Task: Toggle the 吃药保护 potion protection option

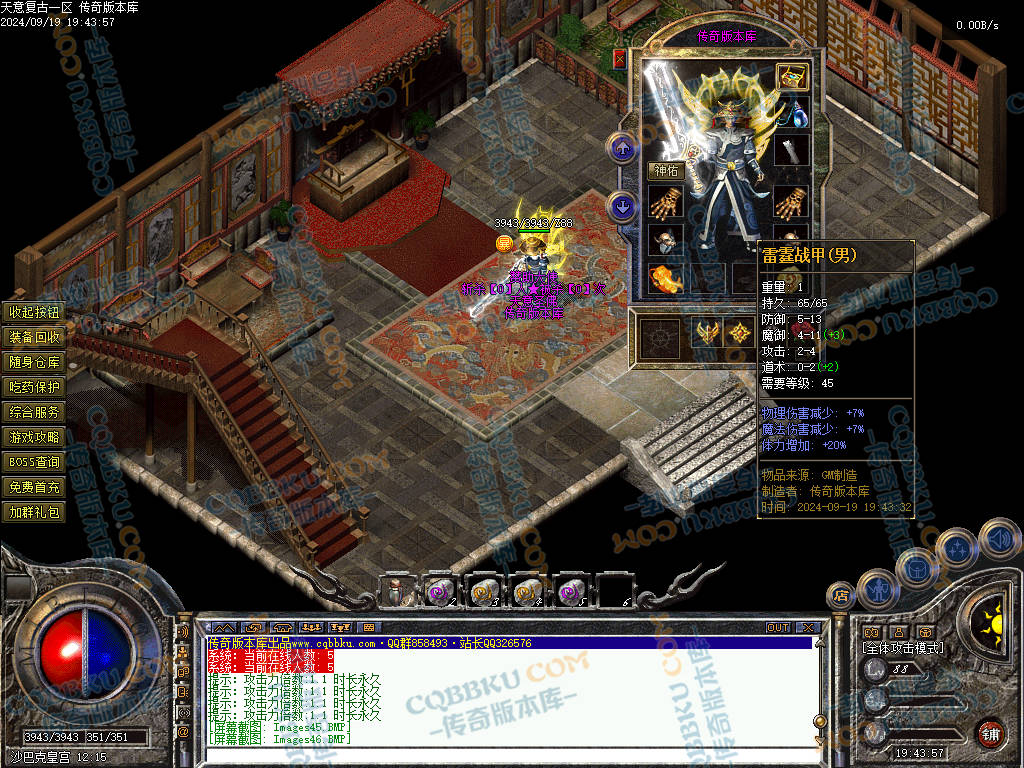Action: [x=35, y=387]
